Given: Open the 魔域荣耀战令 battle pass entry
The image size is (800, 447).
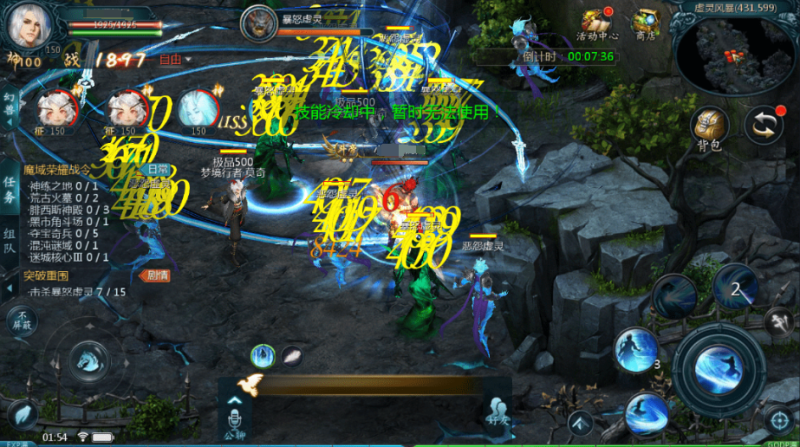Looking at the screenshot, I should [62, 170].
